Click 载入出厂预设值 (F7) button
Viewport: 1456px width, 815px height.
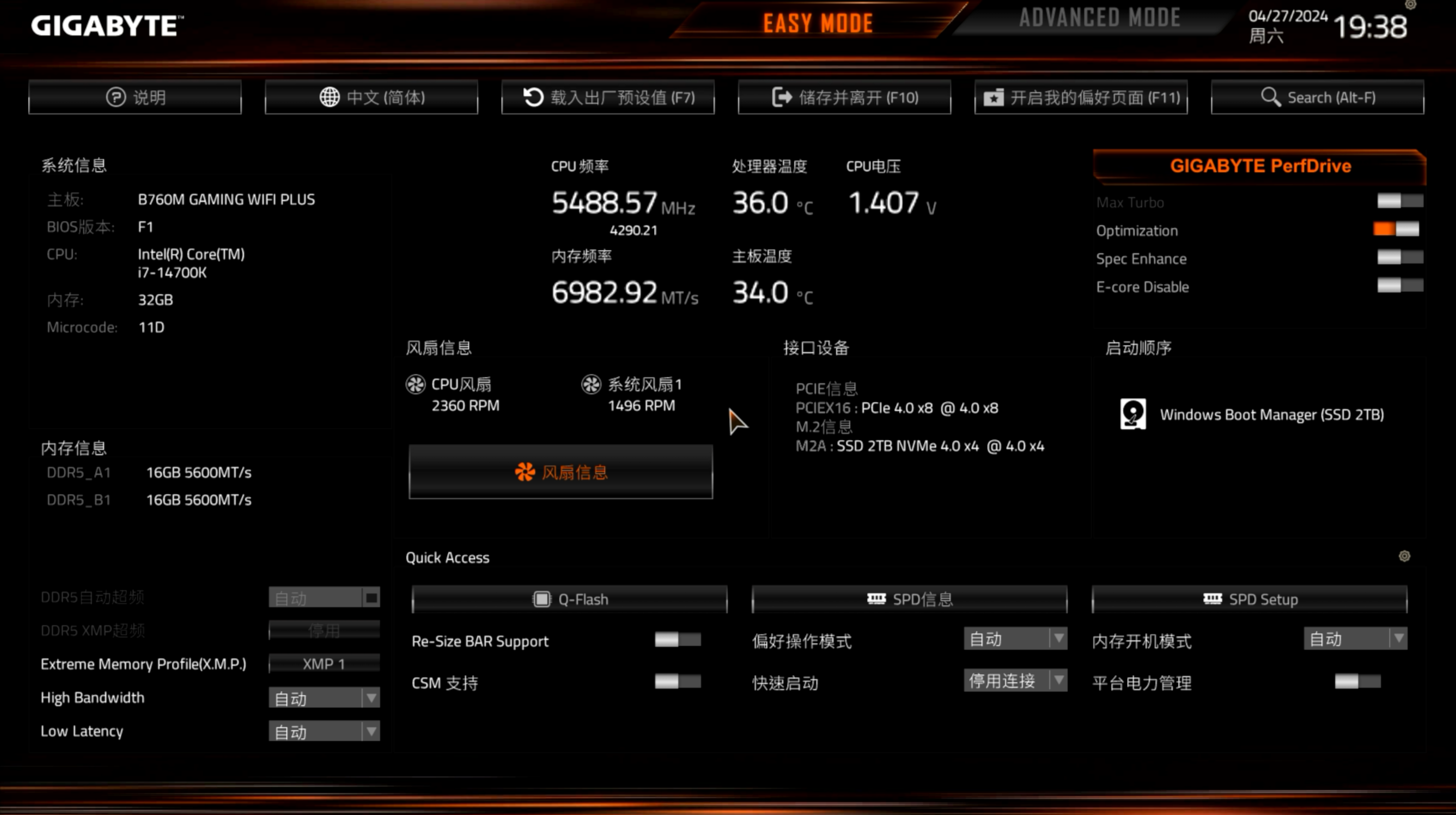(608, 97)
